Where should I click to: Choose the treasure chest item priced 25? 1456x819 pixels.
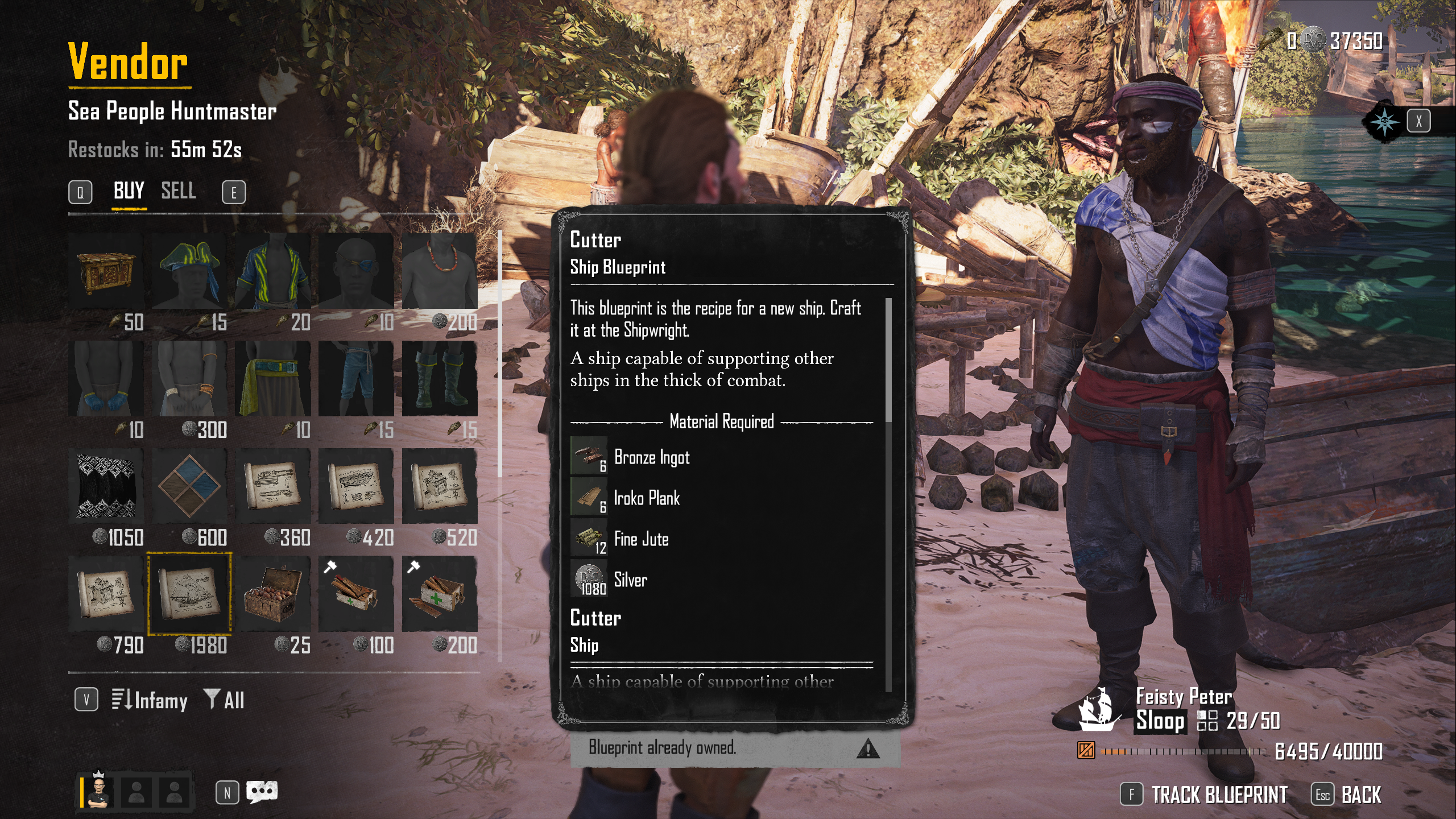pos(273,594)
